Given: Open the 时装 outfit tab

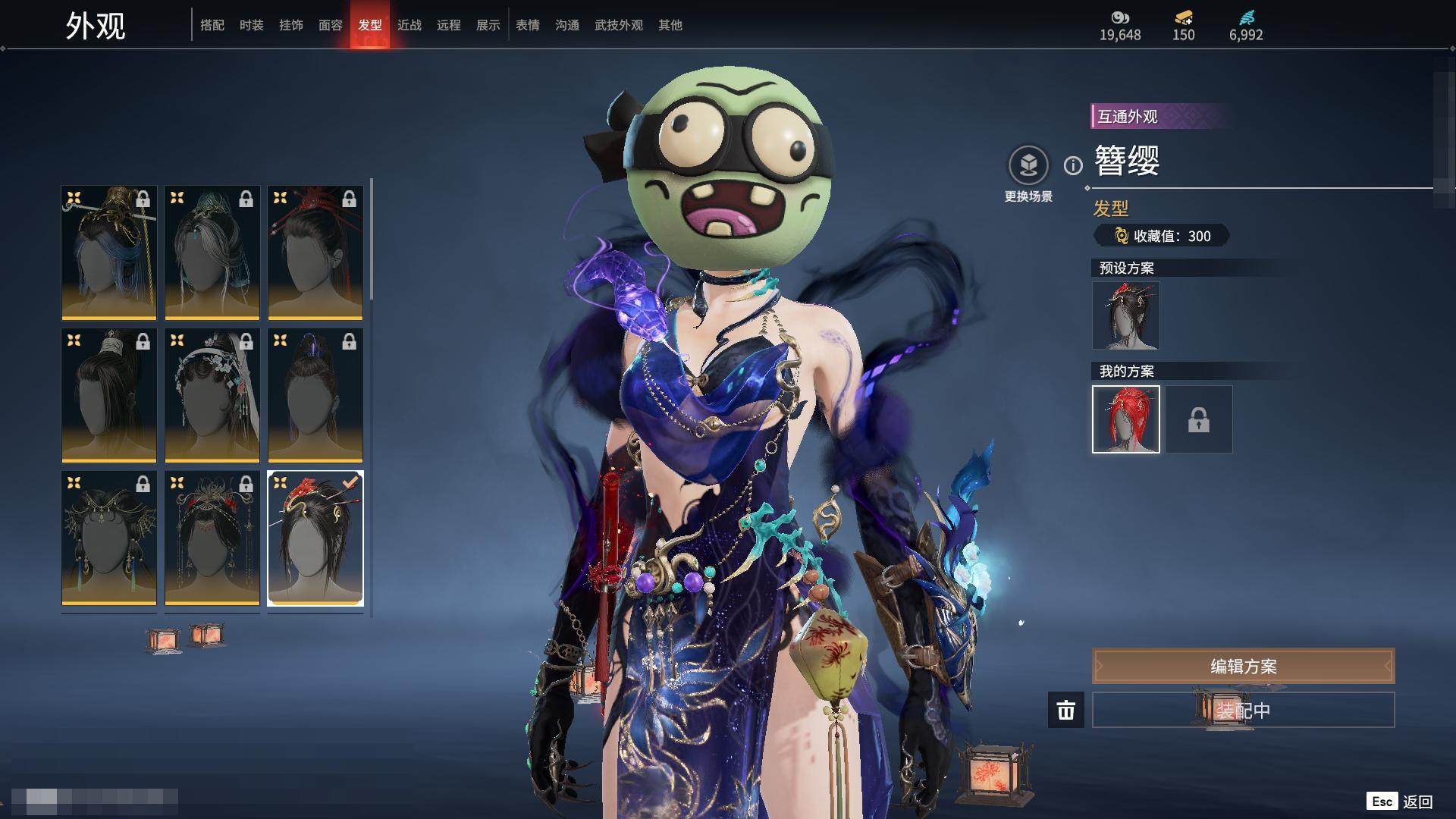Looking at the screenshot, I should (x=252, y=25).
